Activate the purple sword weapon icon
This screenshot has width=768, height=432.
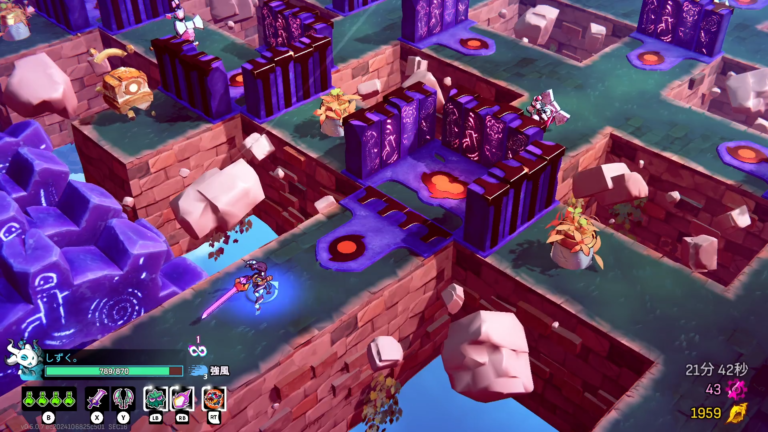[96, 398]
